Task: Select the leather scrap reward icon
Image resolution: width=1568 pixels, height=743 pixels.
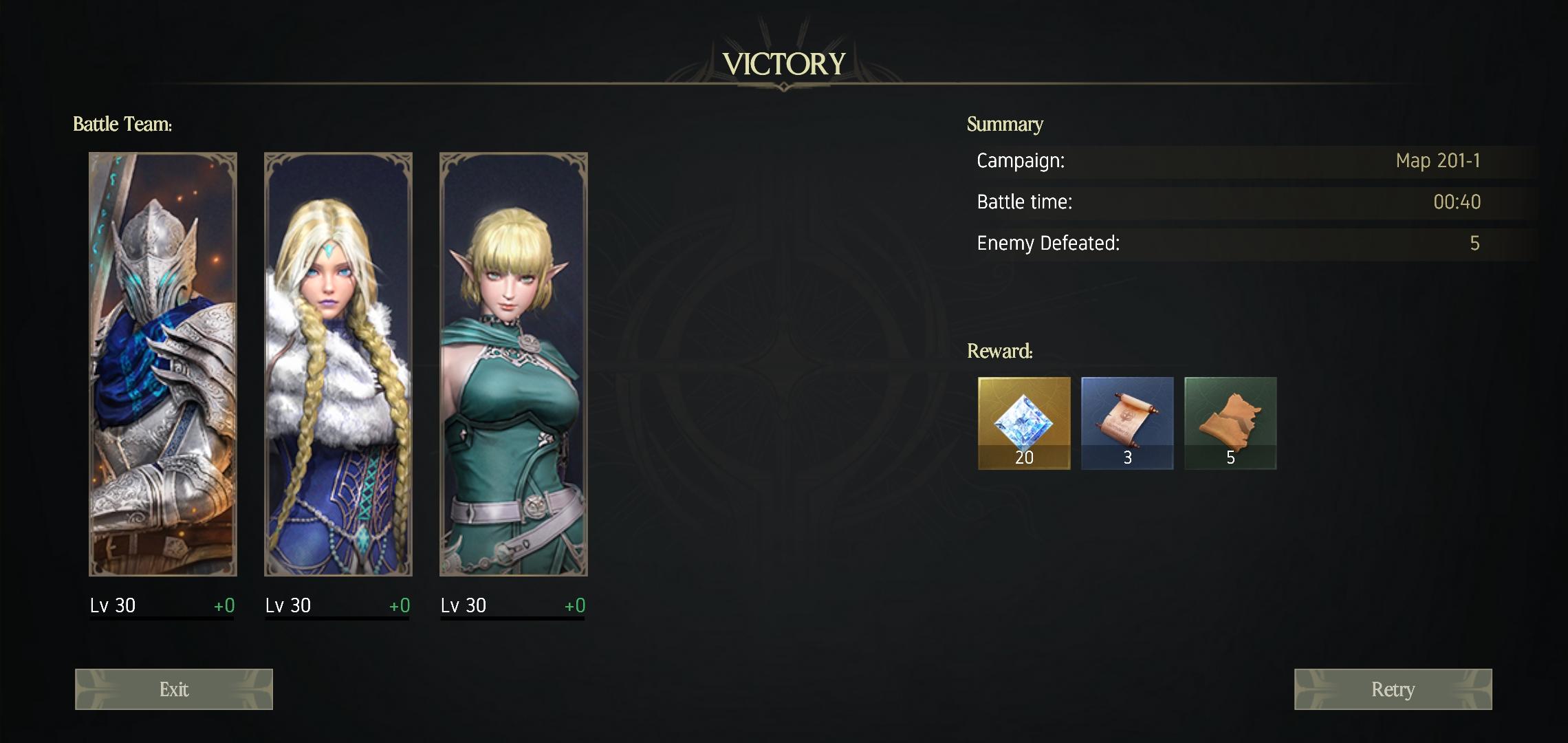Action: click(1230, 422)
